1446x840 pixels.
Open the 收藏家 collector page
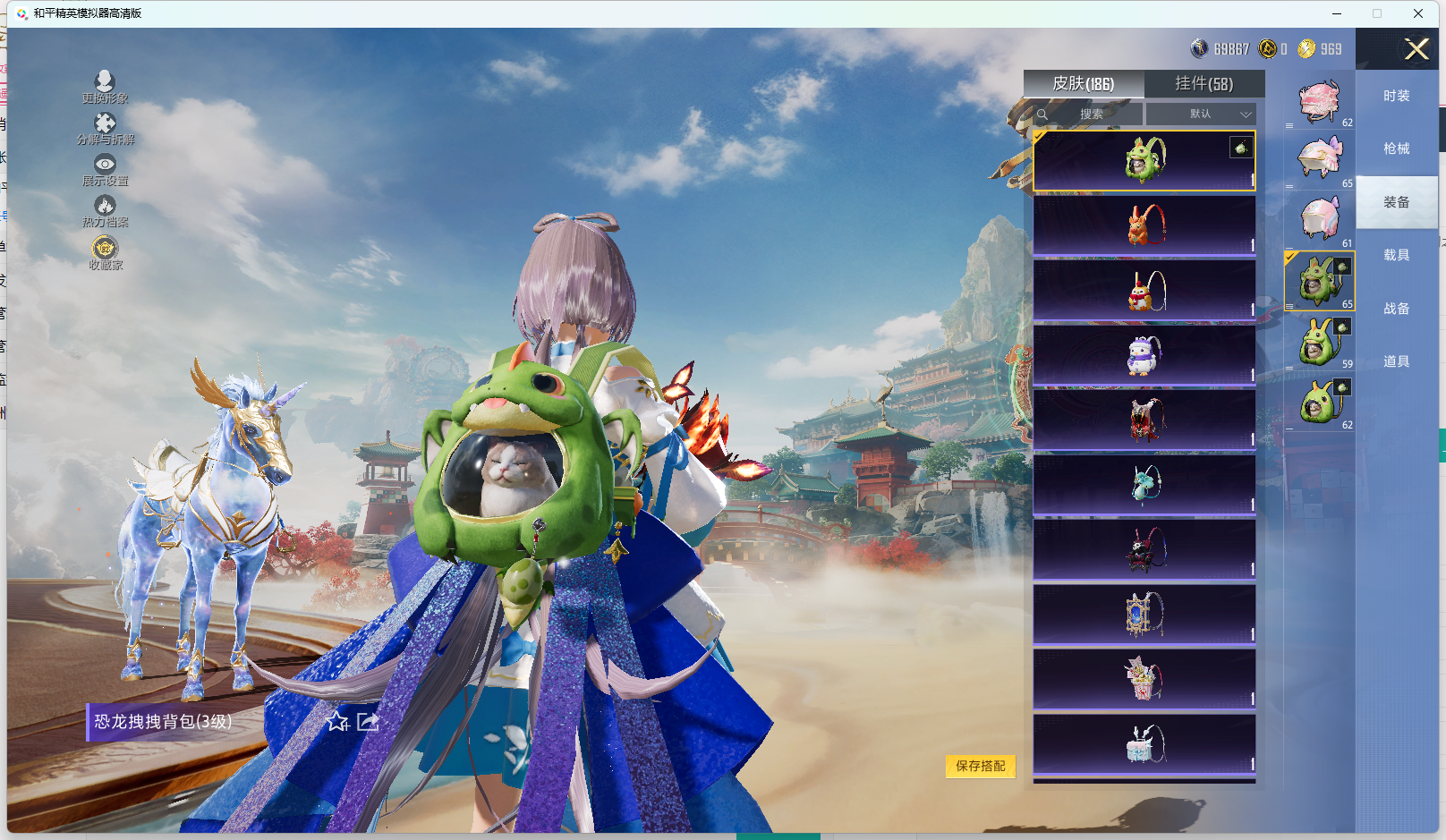[x=105, y=252]
